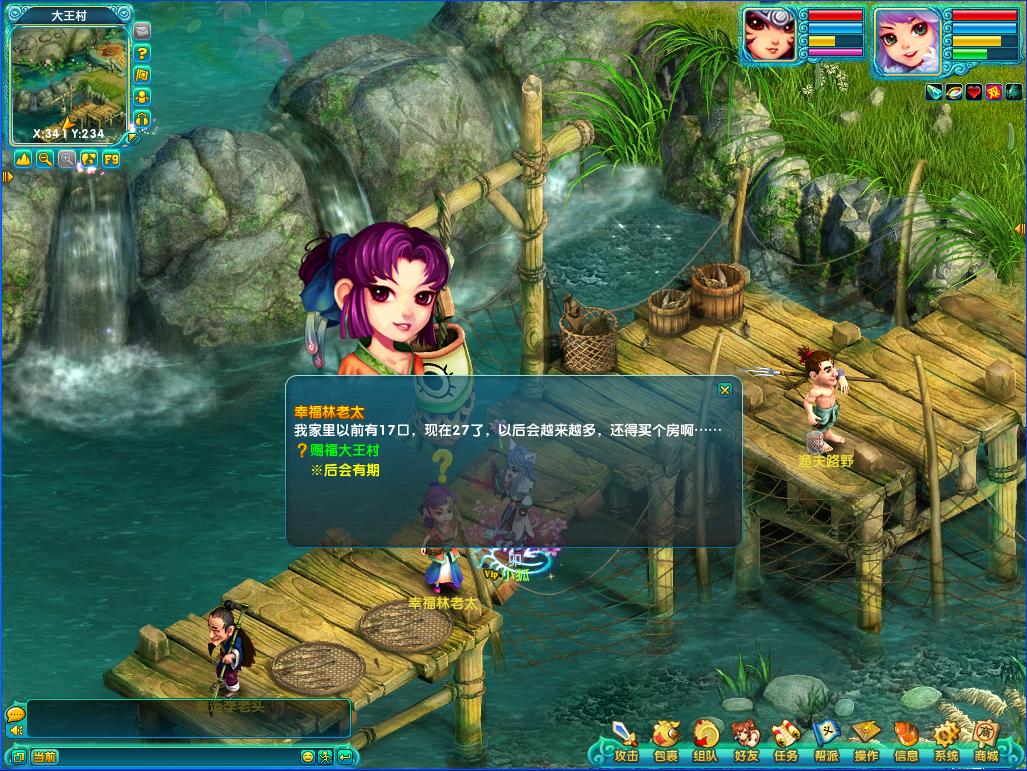The height and width of the screenshot is (771, 1027).
Task: Open the 组队 team panel
Action: click(x=705, y=742)
